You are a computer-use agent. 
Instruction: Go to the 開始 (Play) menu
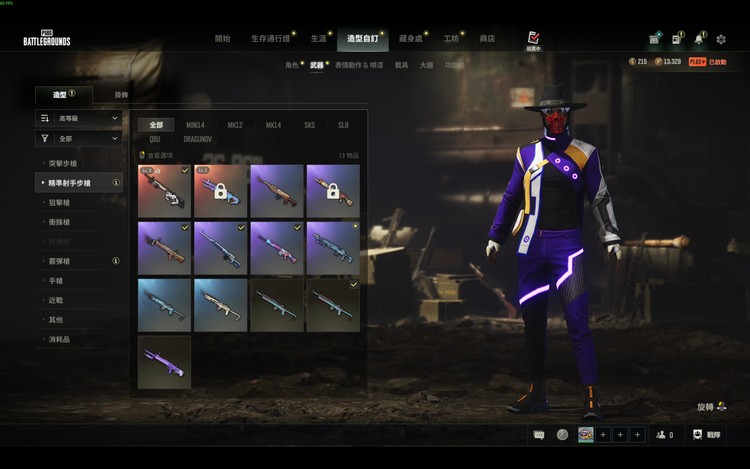click(x=222, y=39)
